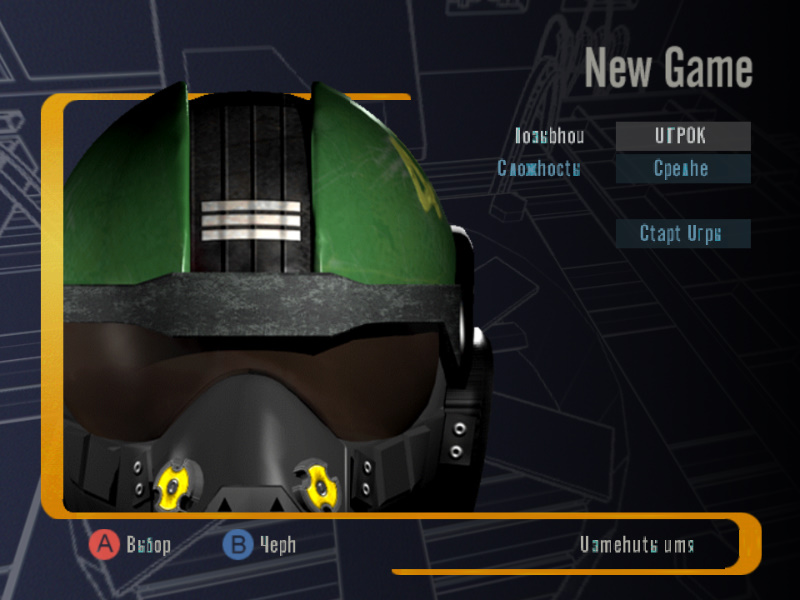Select the player name field "ИГРОК"
The width and height of the screenshot is (800, 600).
[682, 136]
